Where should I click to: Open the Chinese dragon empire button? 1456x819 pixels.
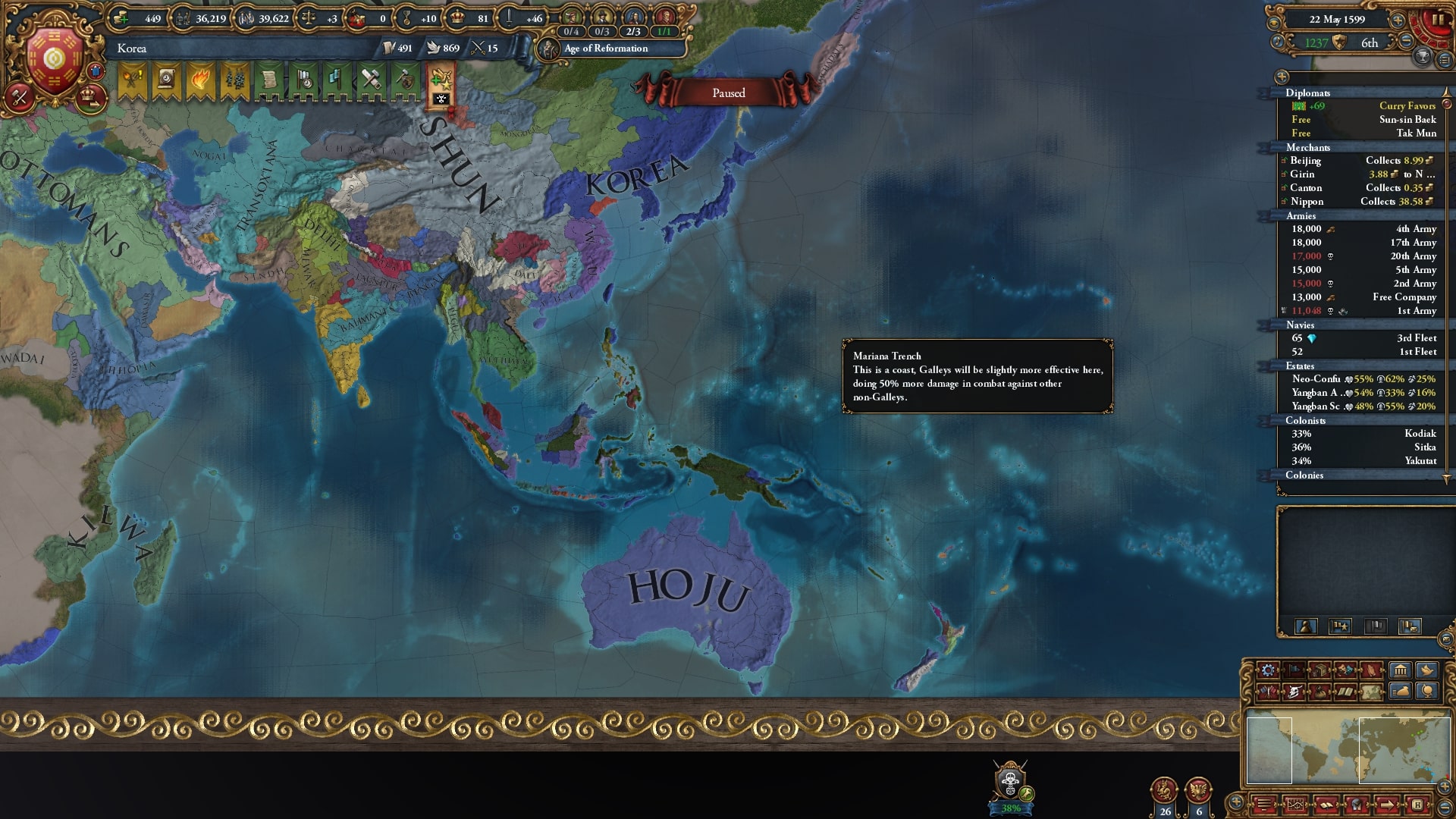(1164, 792)
